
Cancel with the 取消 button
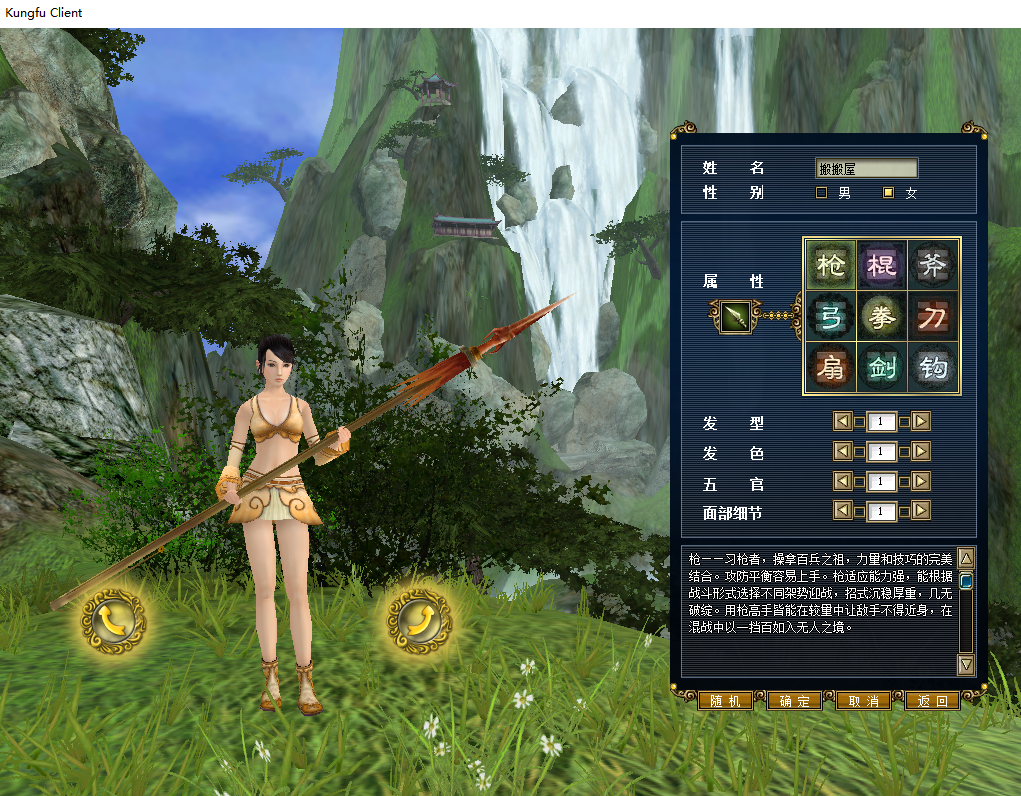coord(863,701)
